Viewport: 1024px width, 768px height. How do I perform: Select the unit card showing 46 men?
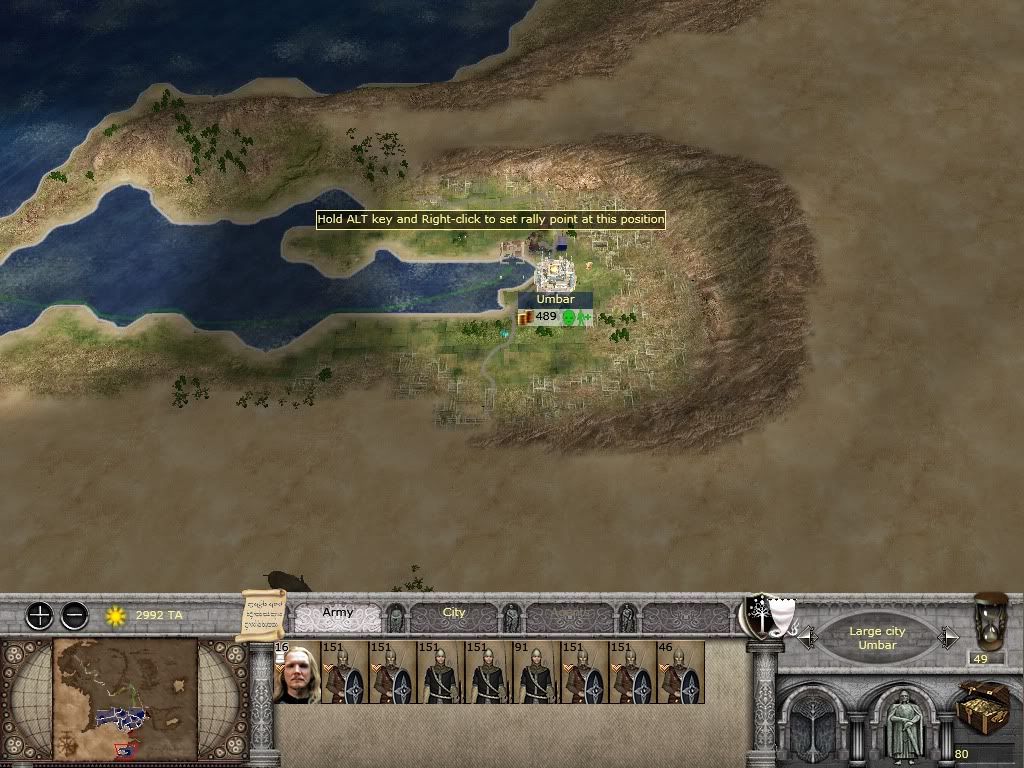point(681,672)
